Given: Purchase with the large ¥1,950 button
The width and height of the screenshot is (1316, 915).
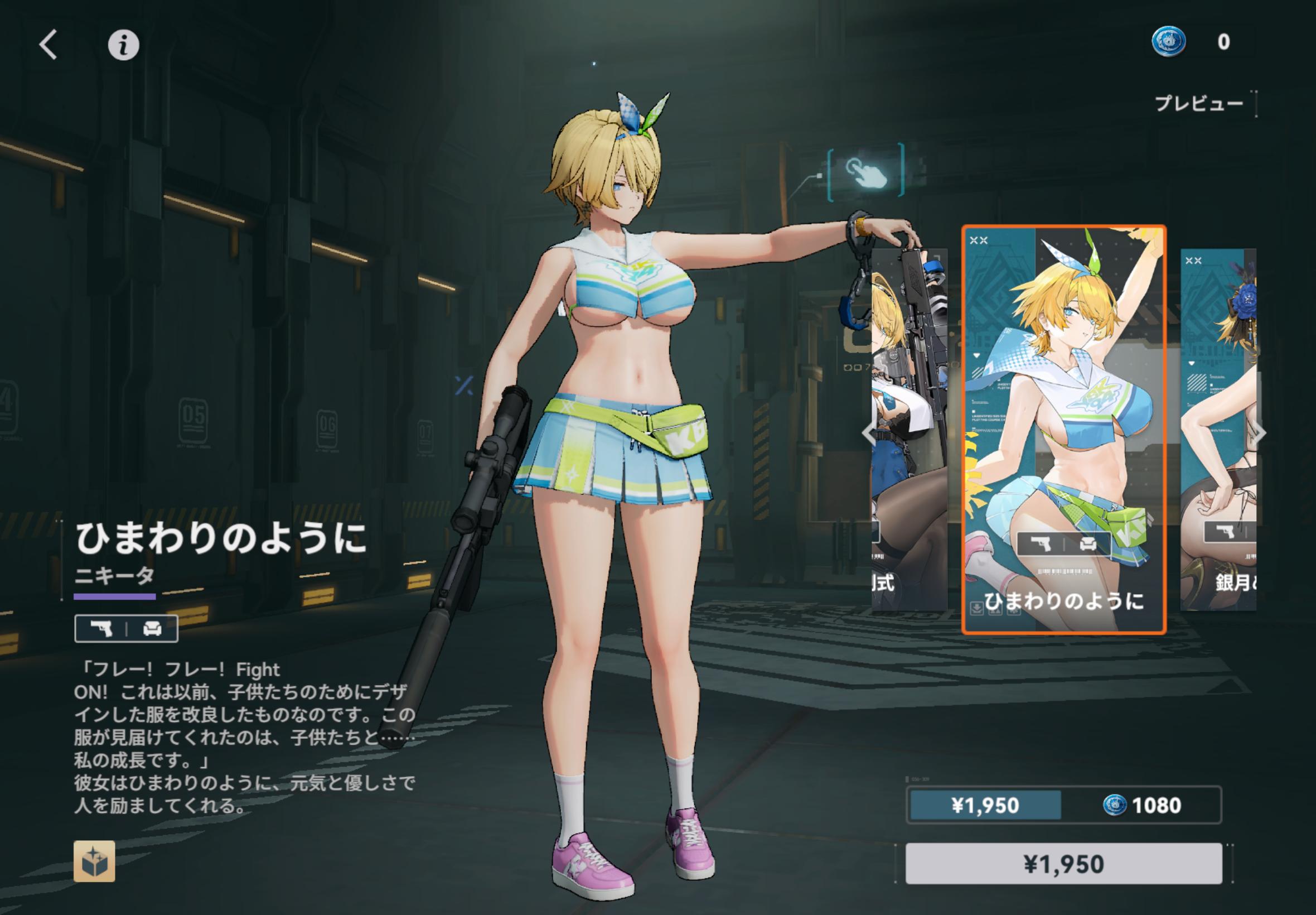Looking at the screenshot, I should point(1063,864).
